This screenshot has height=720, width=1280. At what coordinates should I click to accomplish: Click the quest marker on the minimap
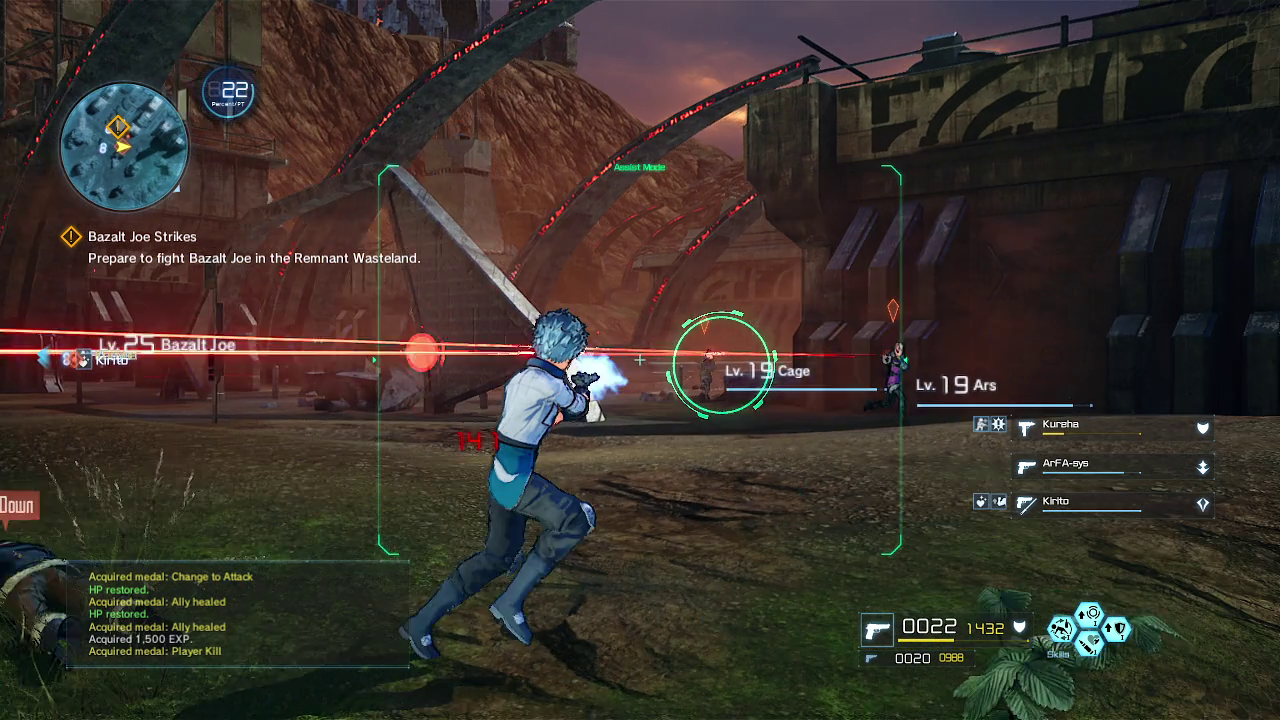click(x=118, y=126)
